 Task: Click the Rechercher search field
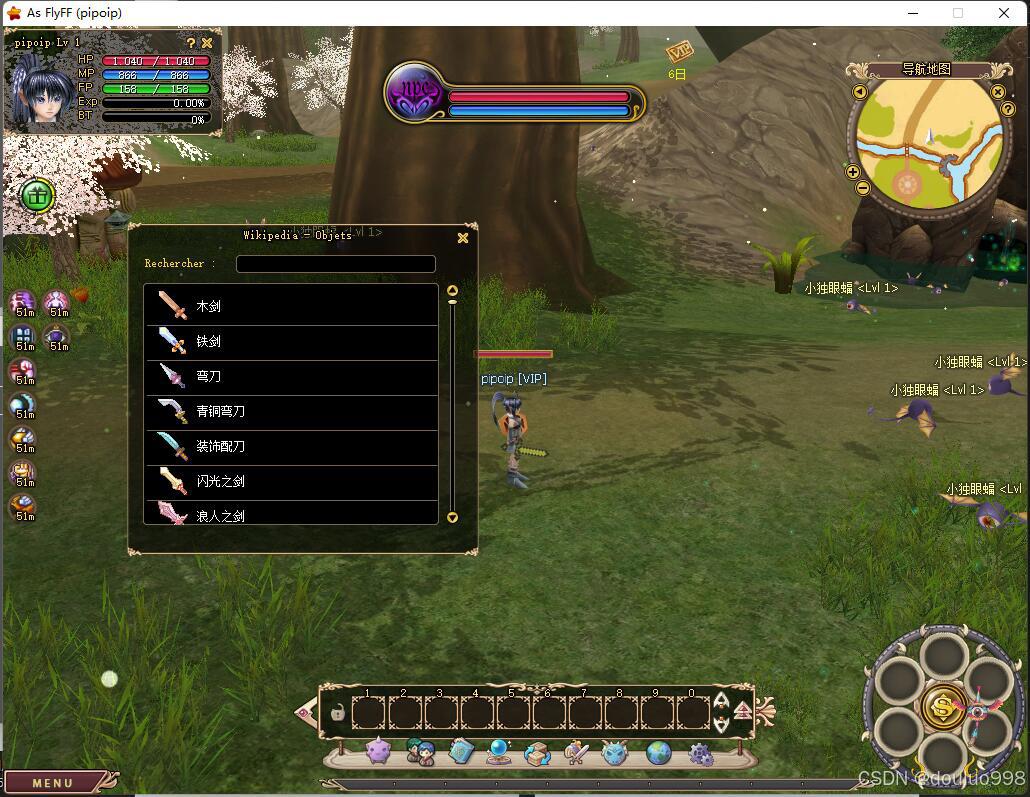click(x=335, y=264)
